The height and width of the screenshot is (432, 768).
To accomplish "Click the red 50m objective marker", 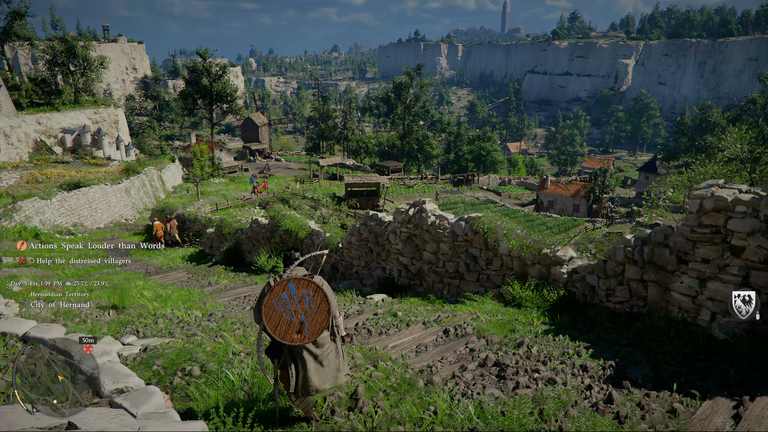I will (88, 348).
